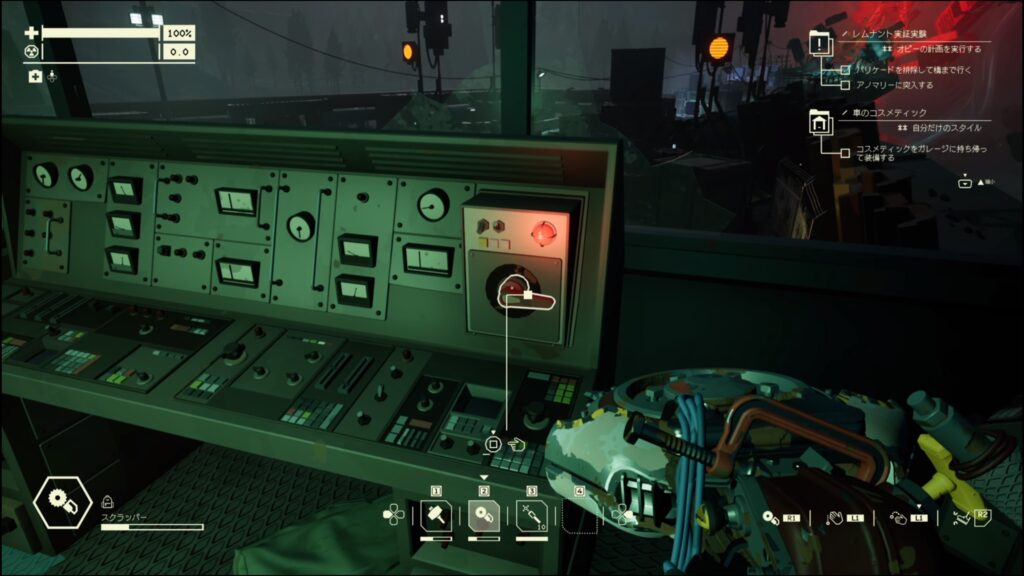Click the scrapper hexagon equipped-tool icon
The height and width of the screenshot is (576, 1024).
(62, 504)
